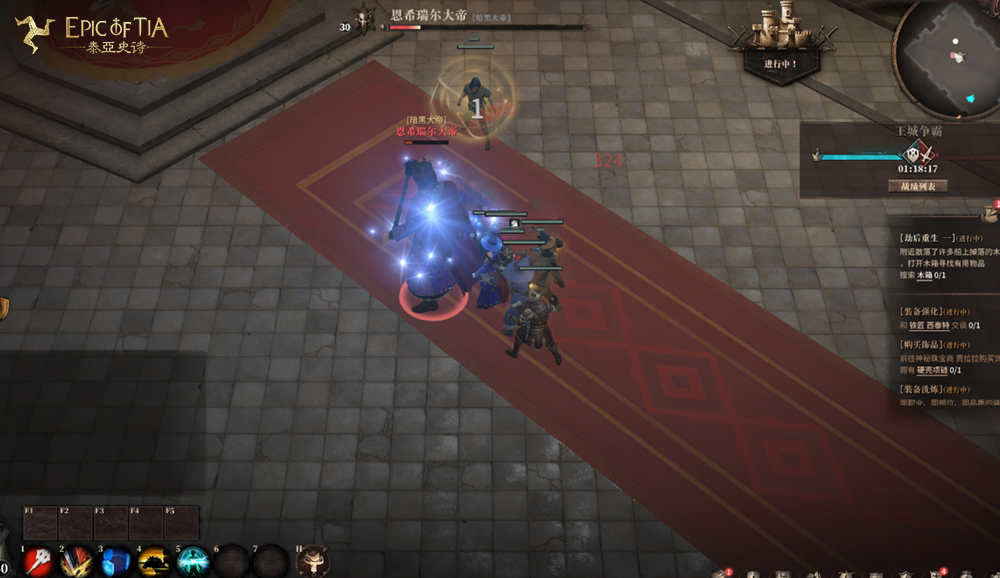Open the 战绩列表 battle record list
Viewport: 1000px width, 578px height.
pos(917,185)
